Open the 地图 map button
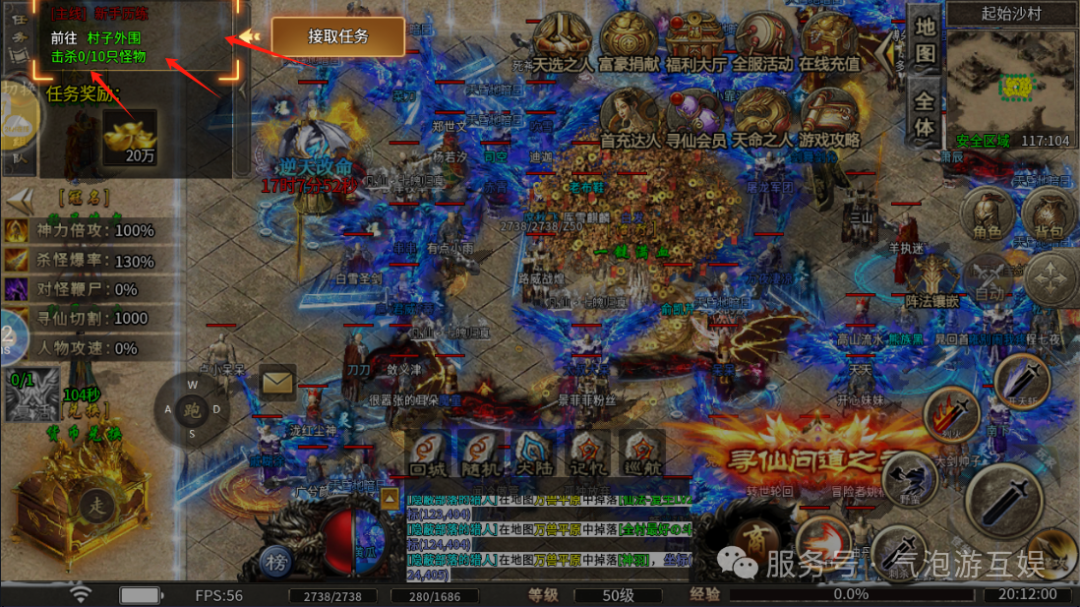The image size is (1080, 607). pos(925,40)
